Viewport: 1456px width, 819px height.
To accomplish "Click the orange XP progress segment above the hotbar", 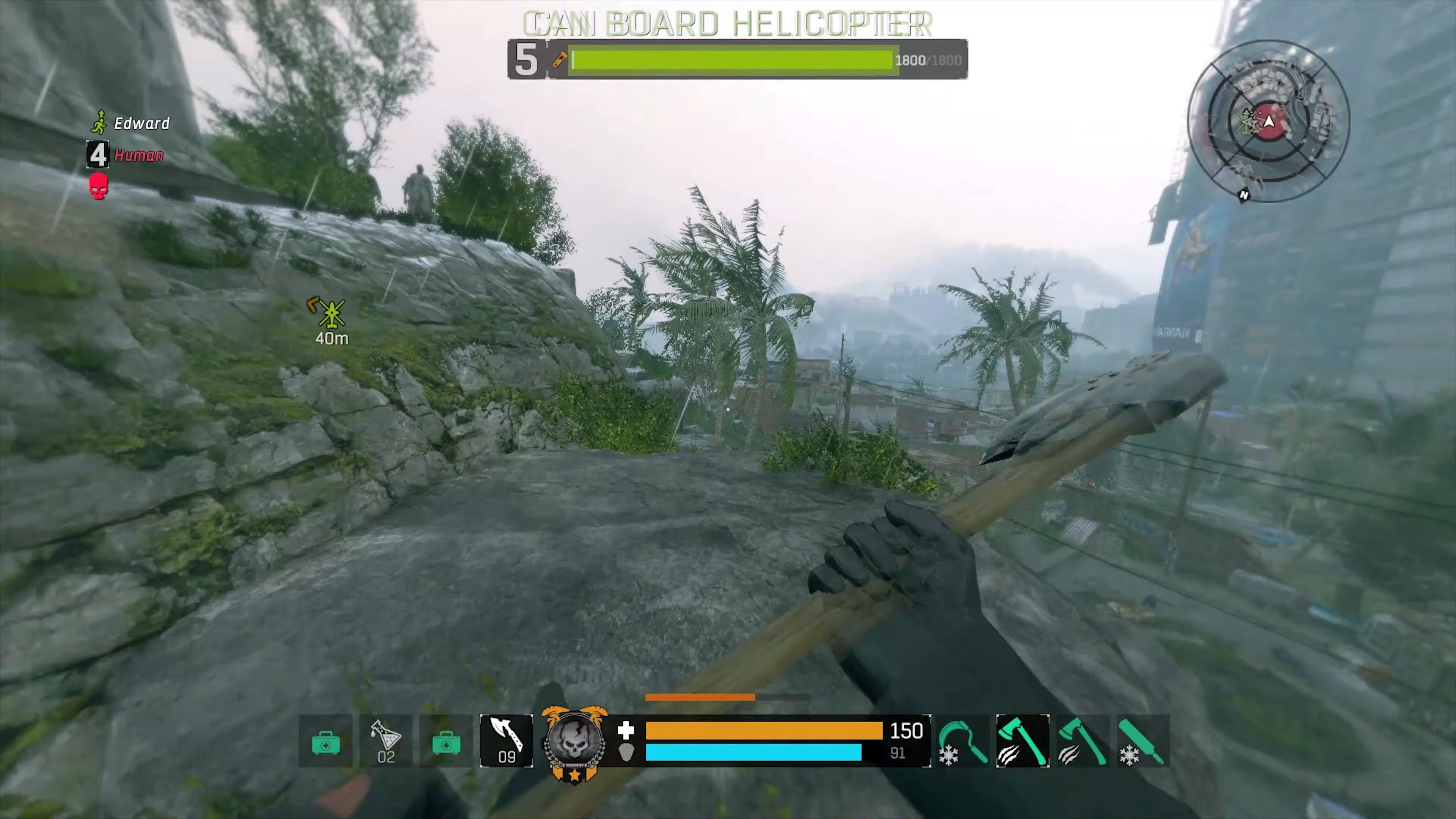I will [701, 698].
